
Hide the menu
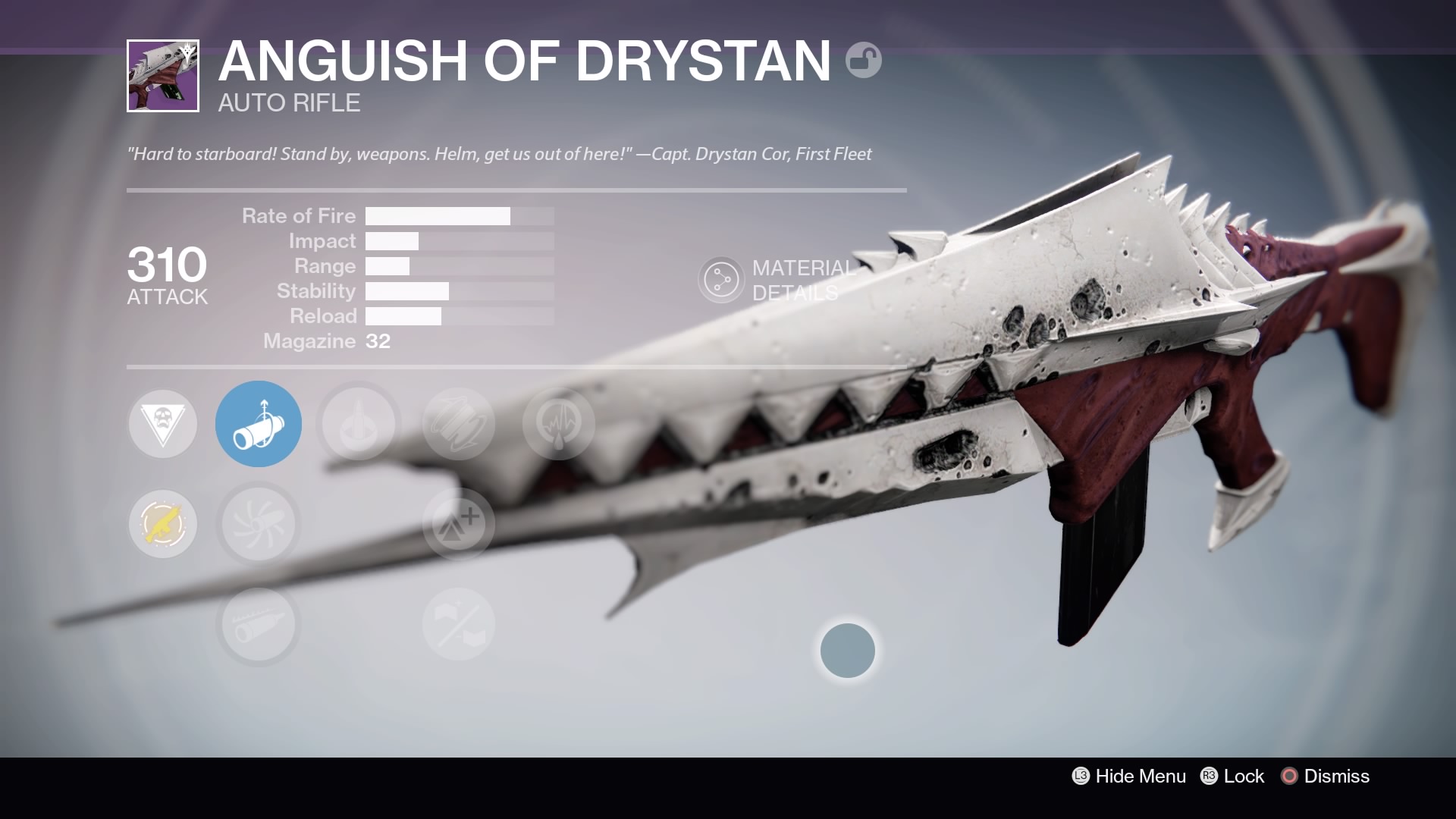pos(1129,776)
